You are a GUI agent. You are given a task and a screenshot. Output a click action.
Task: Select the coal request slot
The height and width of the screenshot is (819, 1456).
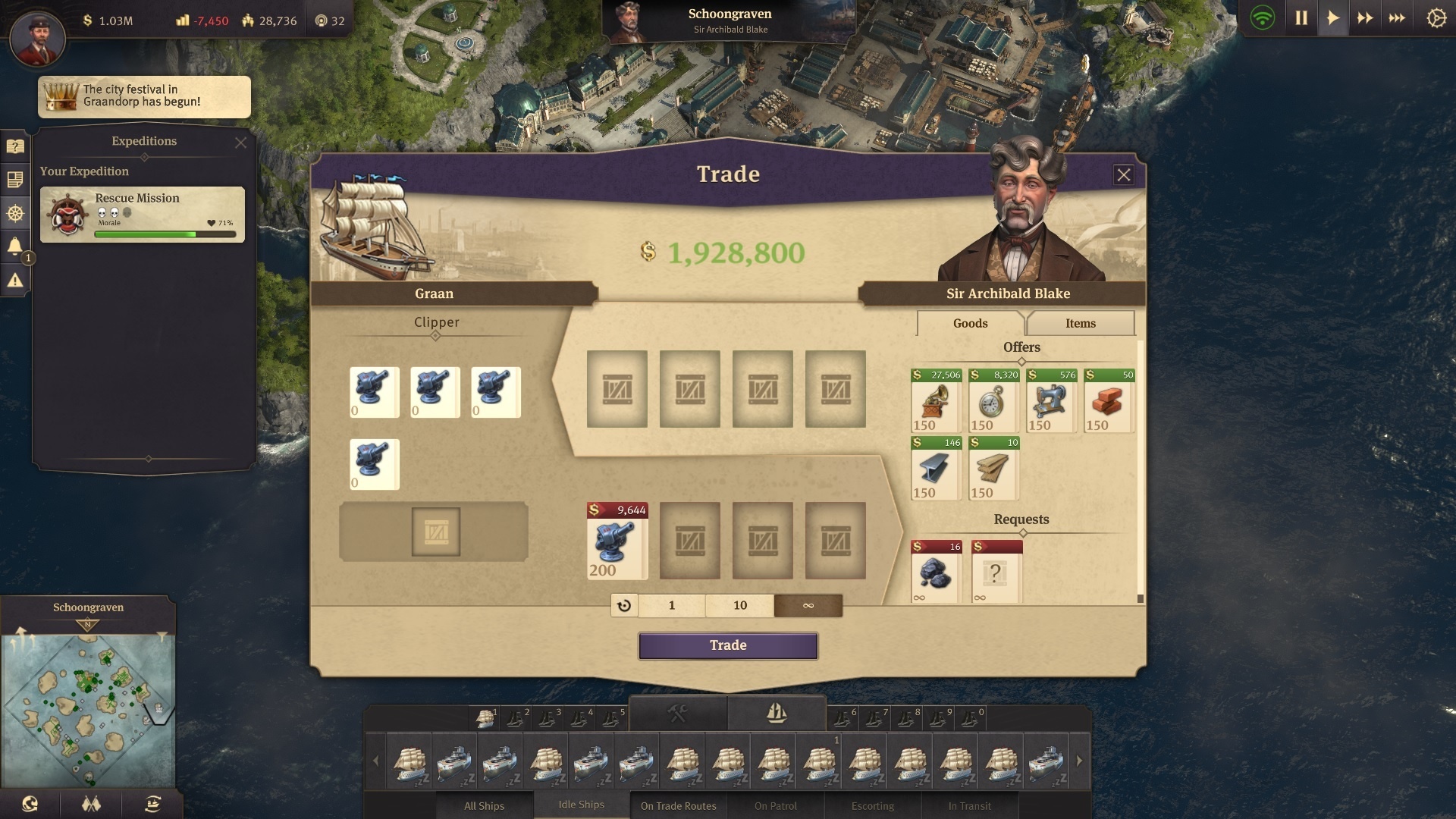point(936,573)
